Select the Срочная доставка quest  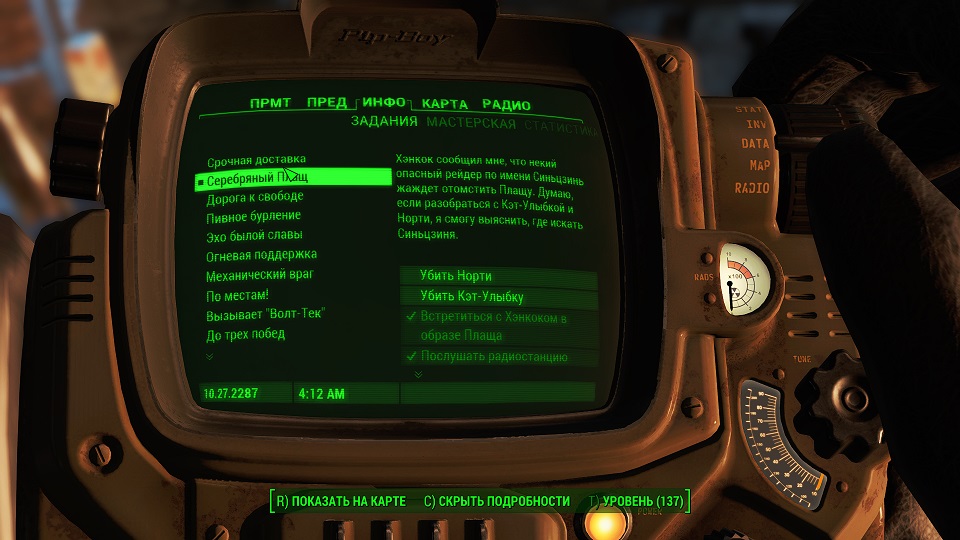(x=256, y=160)
